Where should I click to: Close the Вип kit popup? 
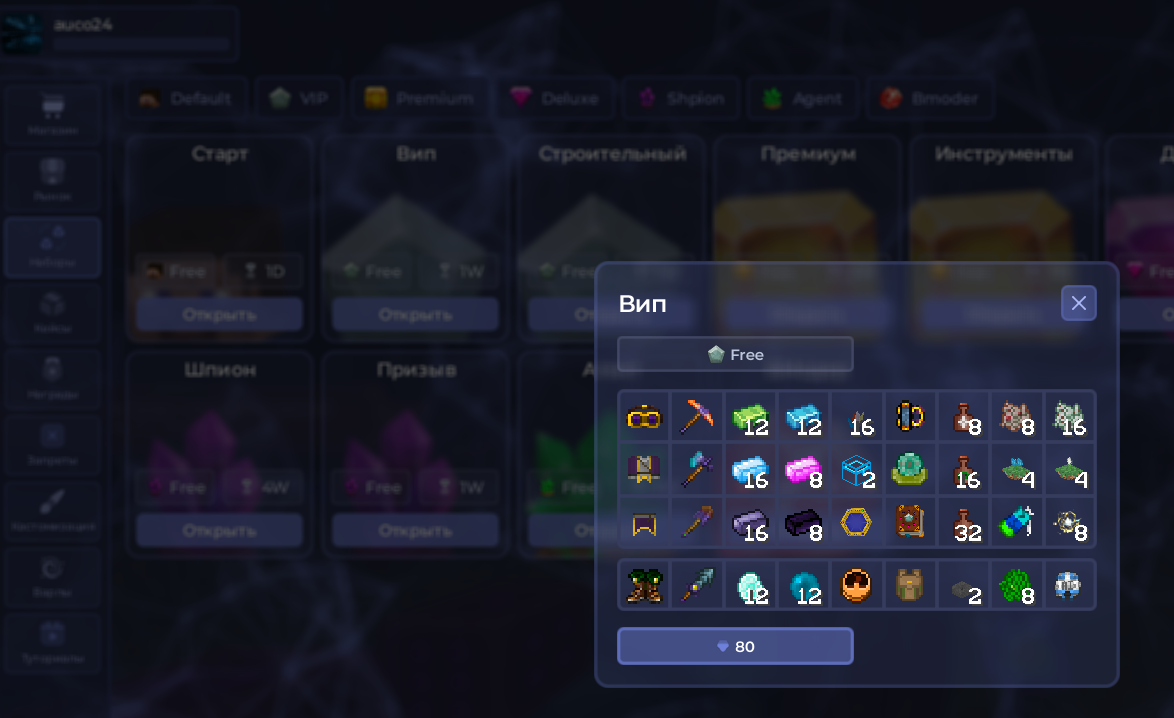(1078, 303)
